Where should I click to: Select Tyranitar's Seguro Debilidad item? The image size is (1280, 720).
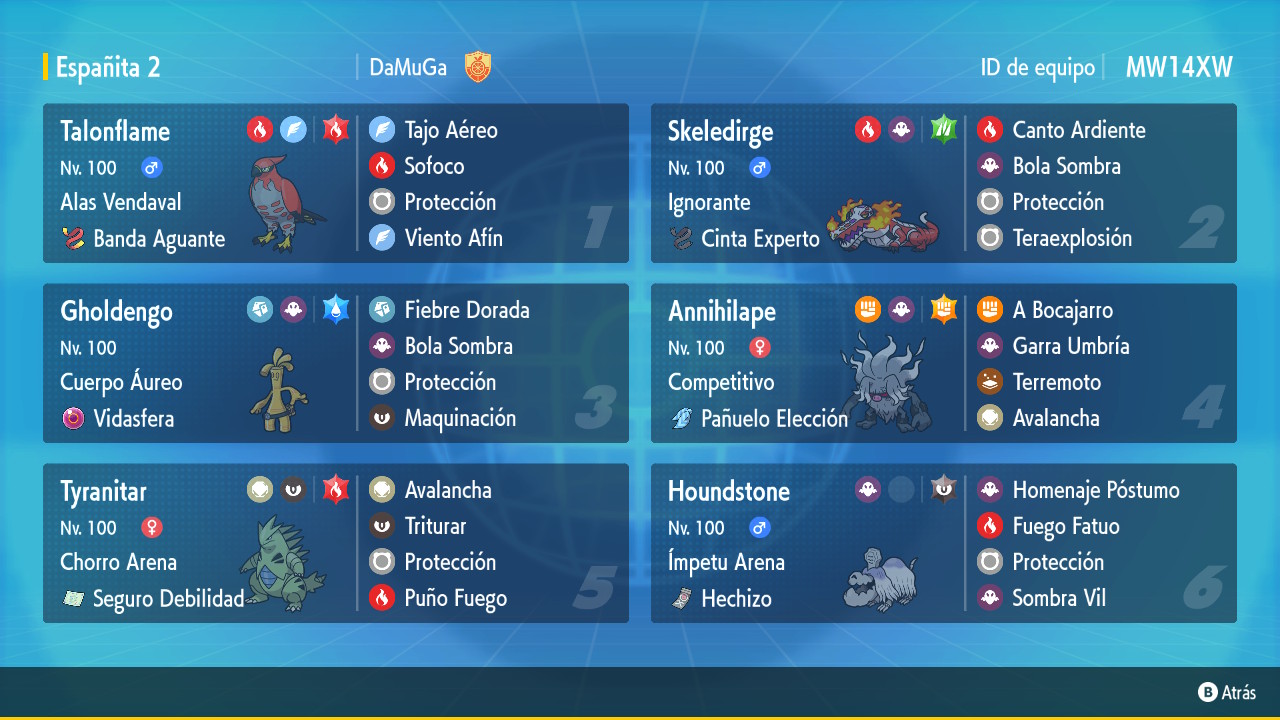pyautogui.click(x=167, y=599)
